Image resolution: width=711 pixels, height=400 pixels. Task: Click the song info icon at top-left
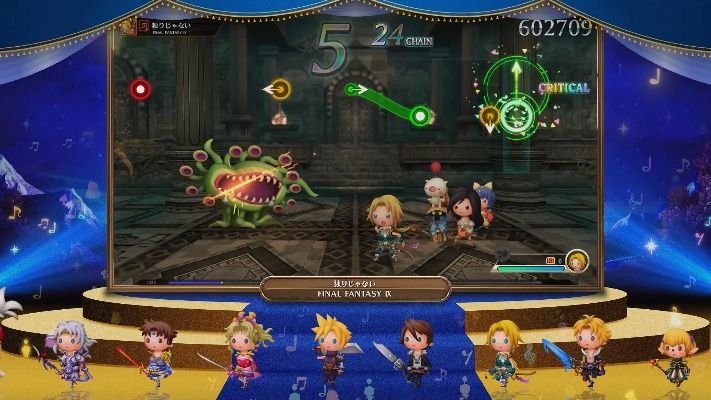127,25
